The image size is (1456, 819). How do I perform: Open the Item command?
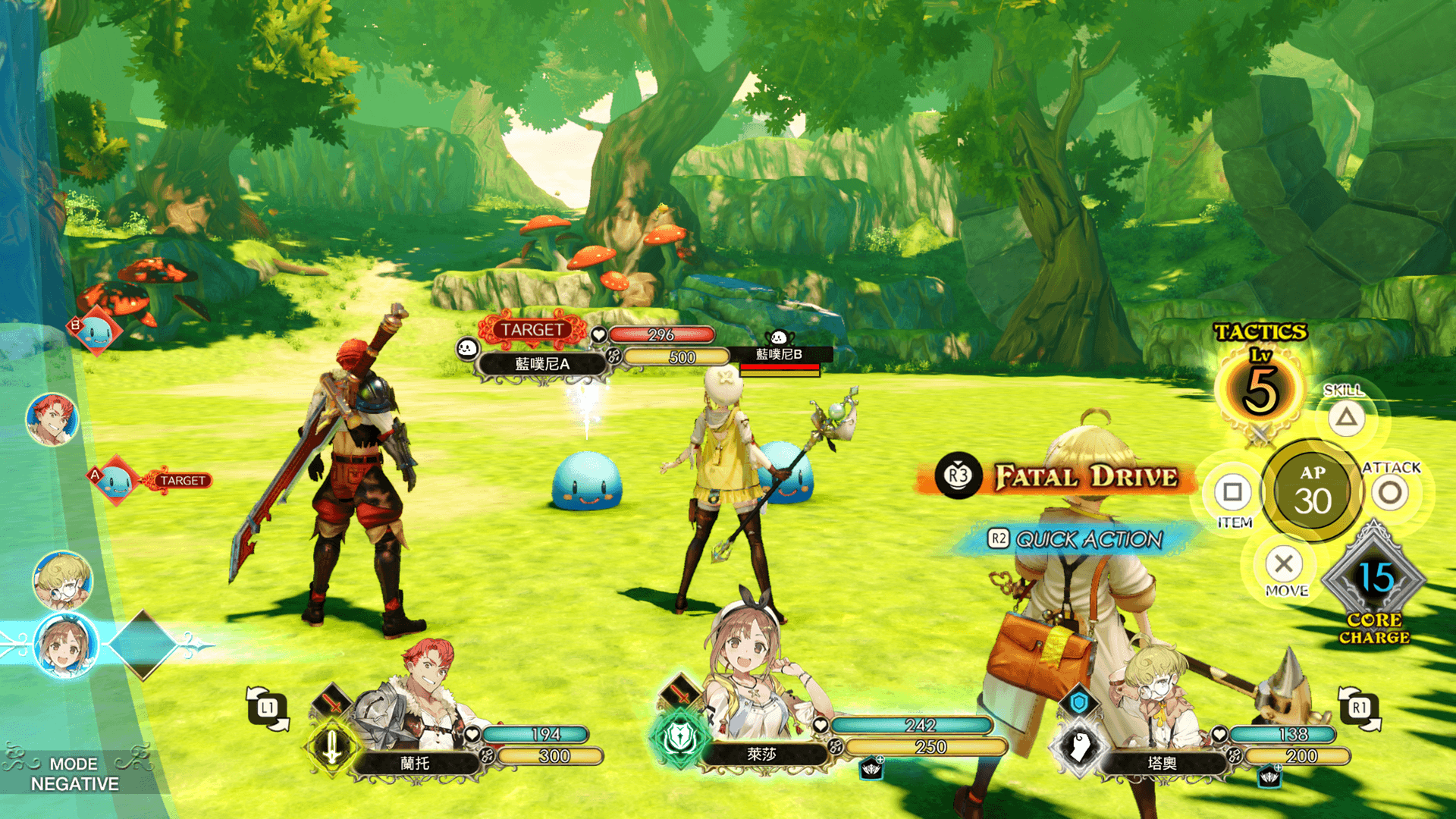[1232, 493]
